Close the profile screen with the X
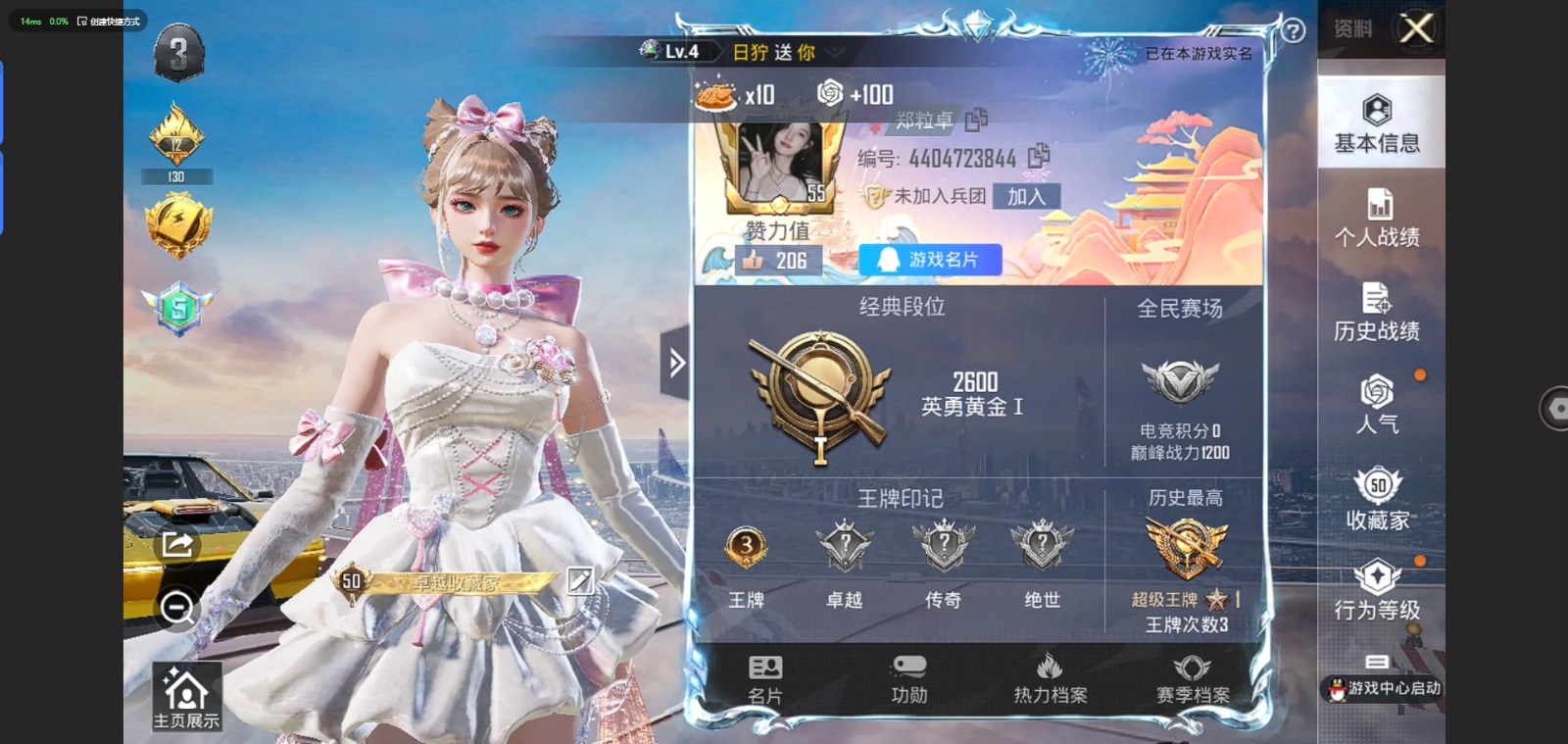Image resolution: width=1568 pixels, height=744 pixels. pyautogui.click(x=1416, y=28)
